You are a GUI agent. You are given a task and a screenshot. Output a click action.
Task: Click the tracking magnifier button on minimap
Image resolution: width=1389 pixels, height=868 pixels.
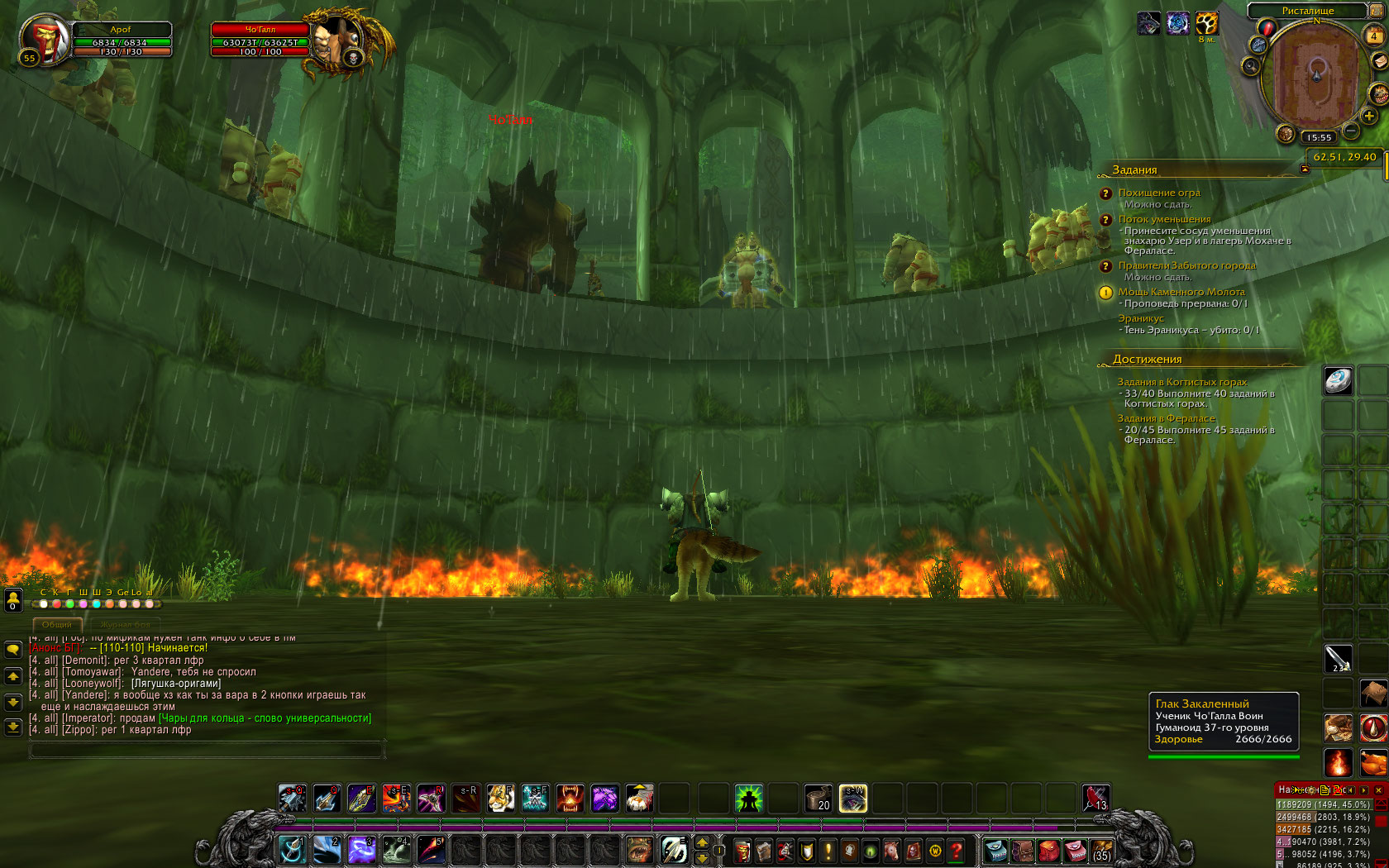tap(1251, 66)
